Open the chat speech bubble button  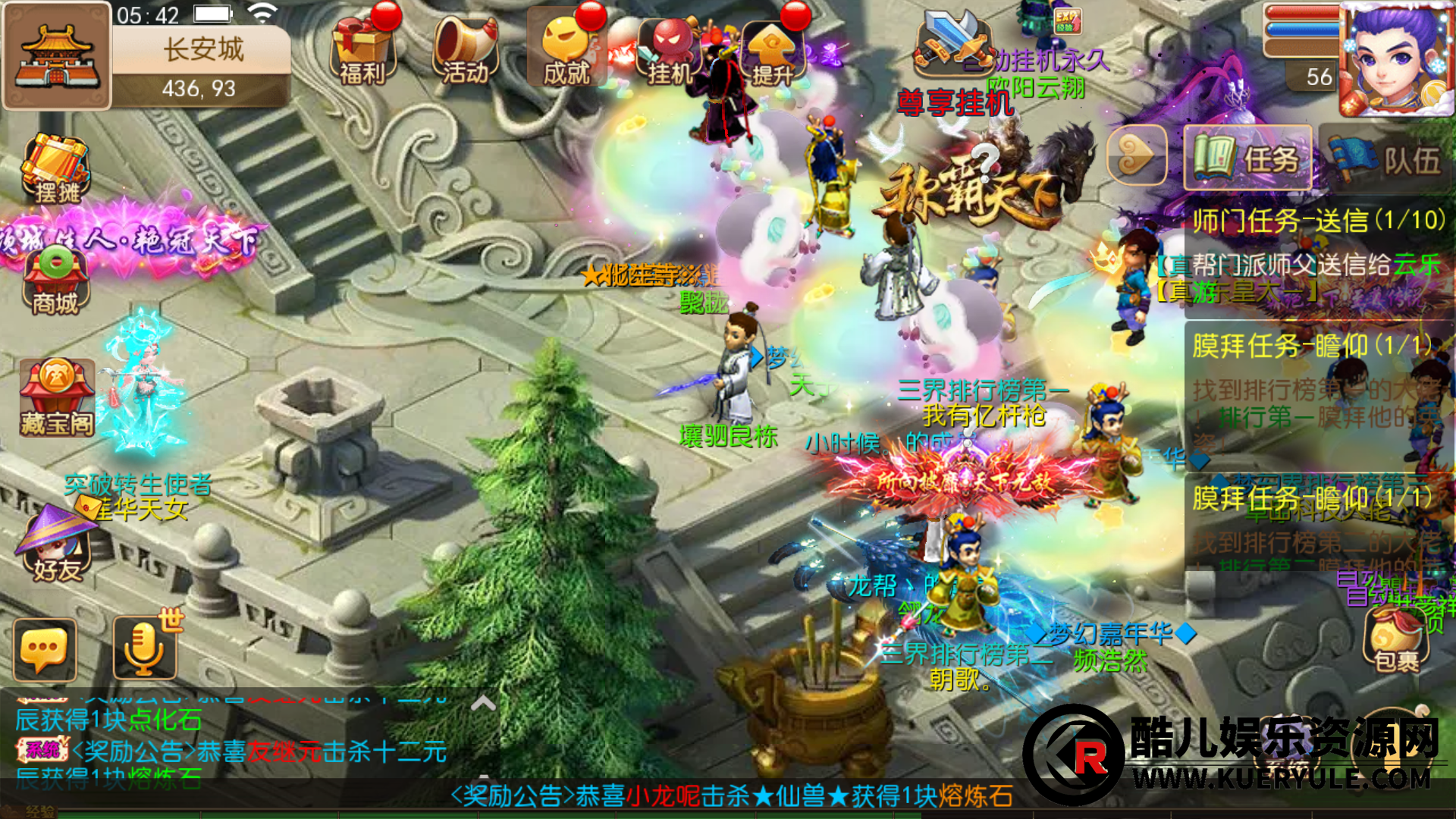[45, 650]
